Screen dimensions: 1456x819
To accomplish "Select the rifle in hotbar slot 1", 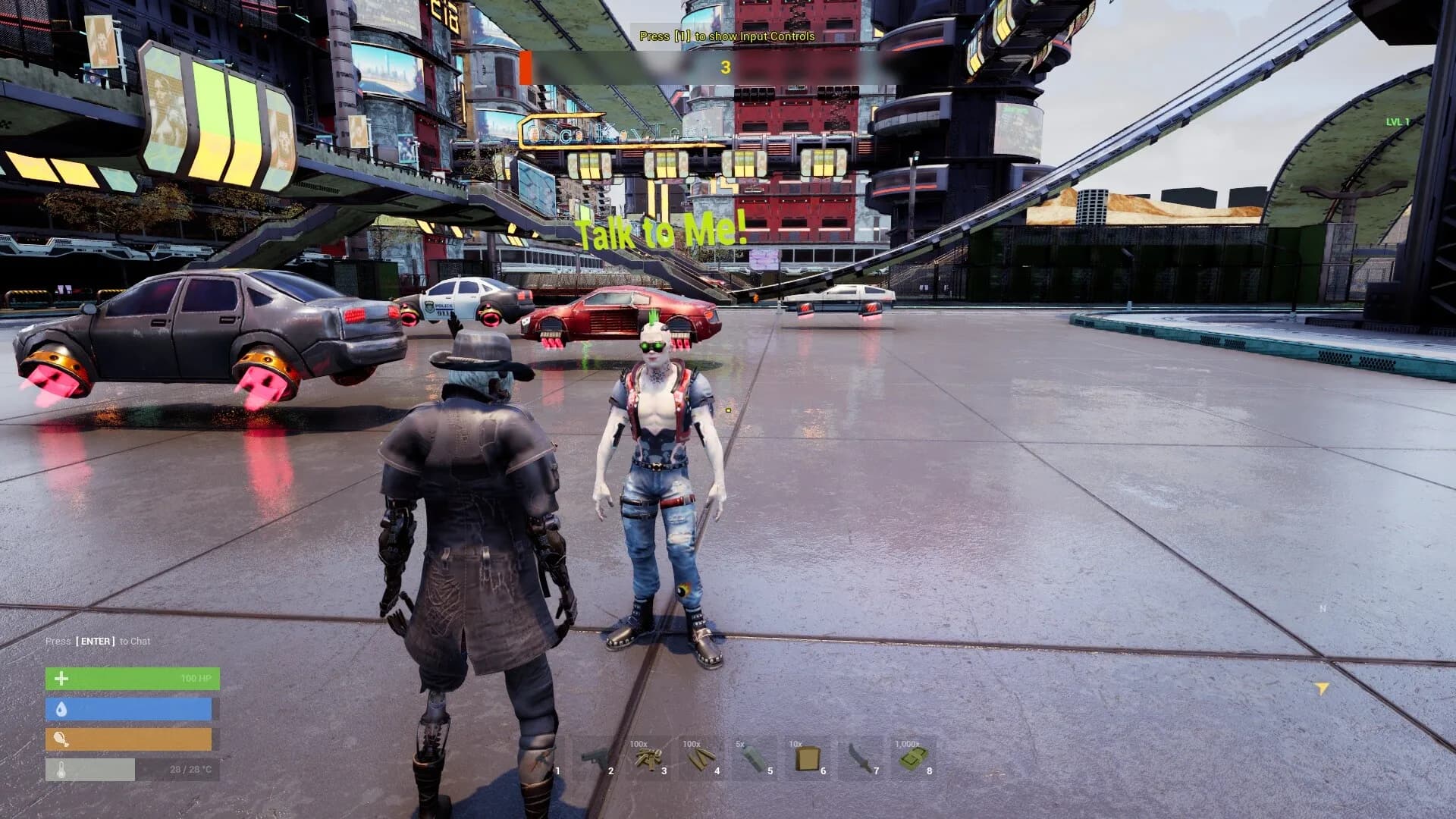I will point(543,758).
